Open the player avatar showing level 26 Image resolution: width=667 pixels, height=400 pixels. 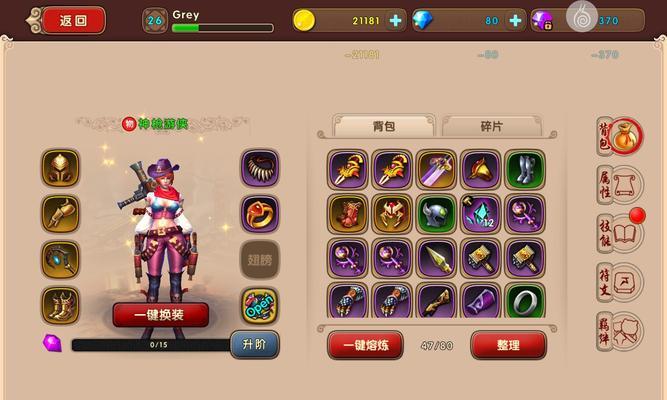coord(154,20)
